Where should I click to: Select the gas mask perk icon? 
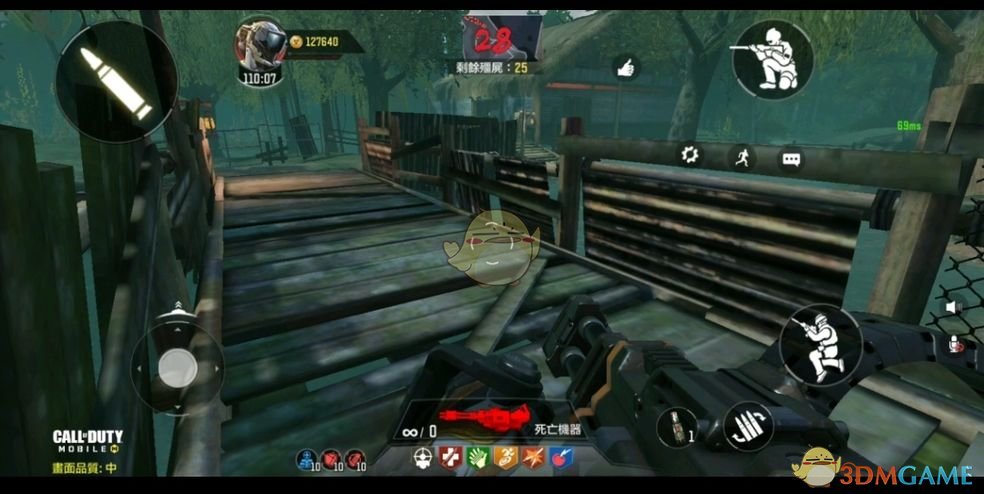[423, 459]
